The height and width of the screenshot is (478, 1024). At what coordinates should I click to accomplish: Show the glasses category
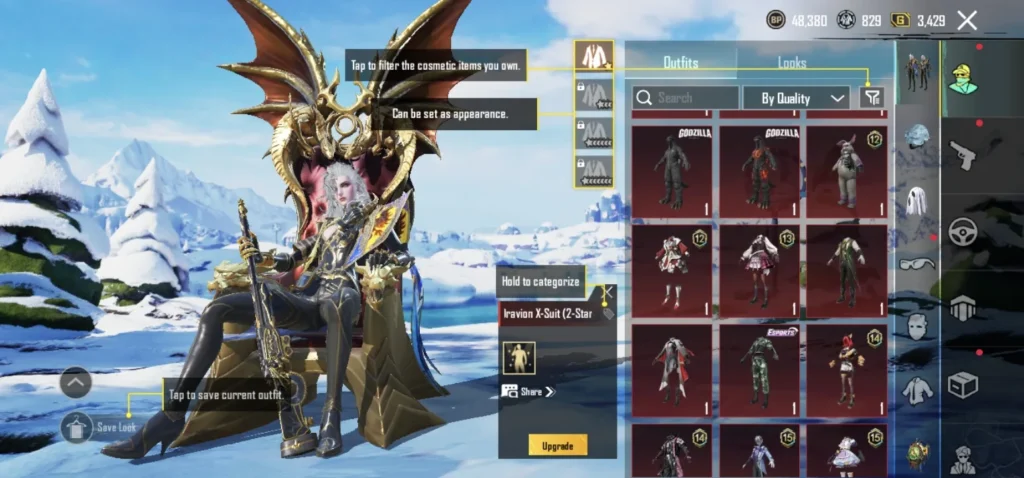pos(917,264)
